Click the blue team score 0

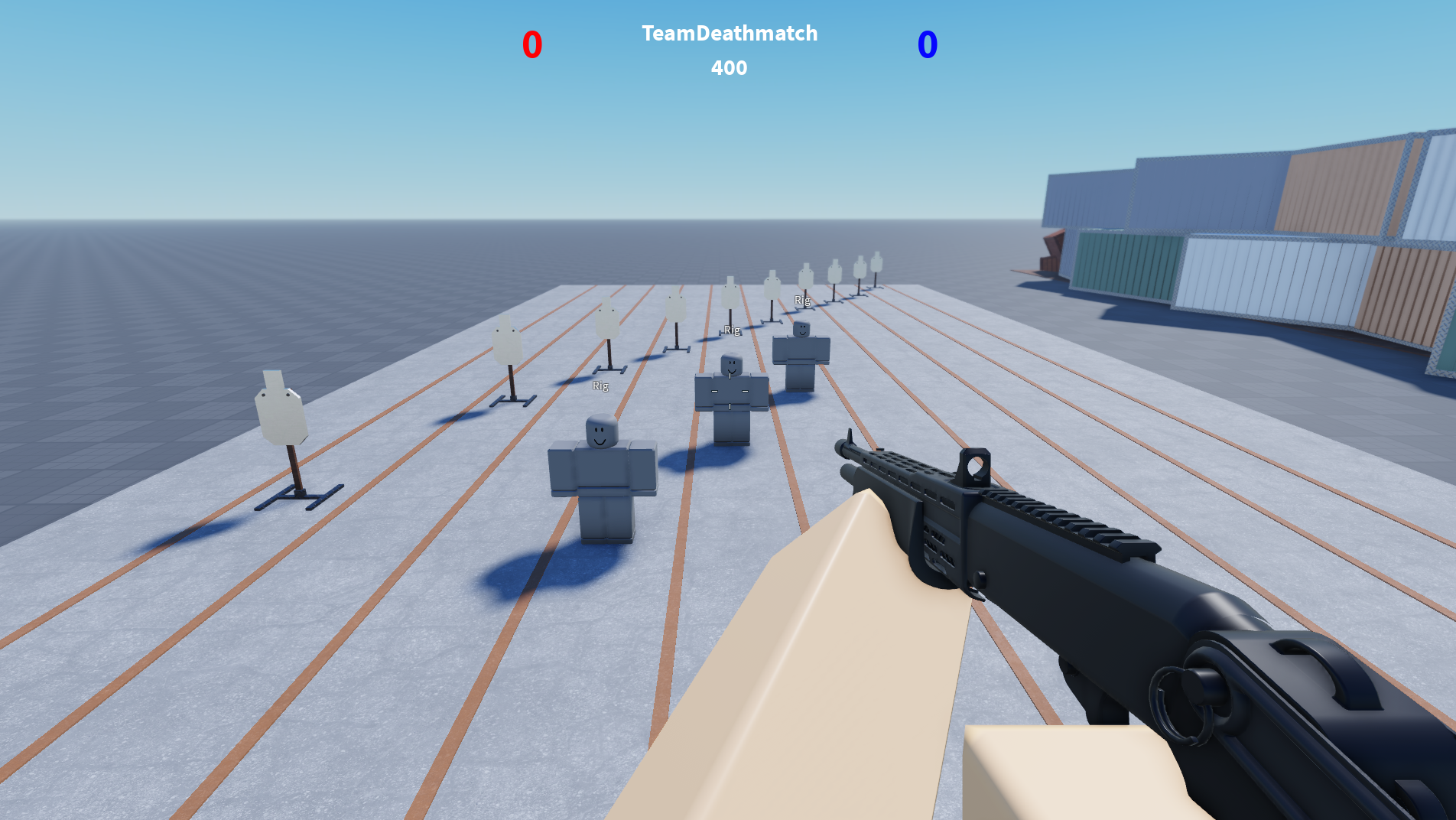click(926, 44)
